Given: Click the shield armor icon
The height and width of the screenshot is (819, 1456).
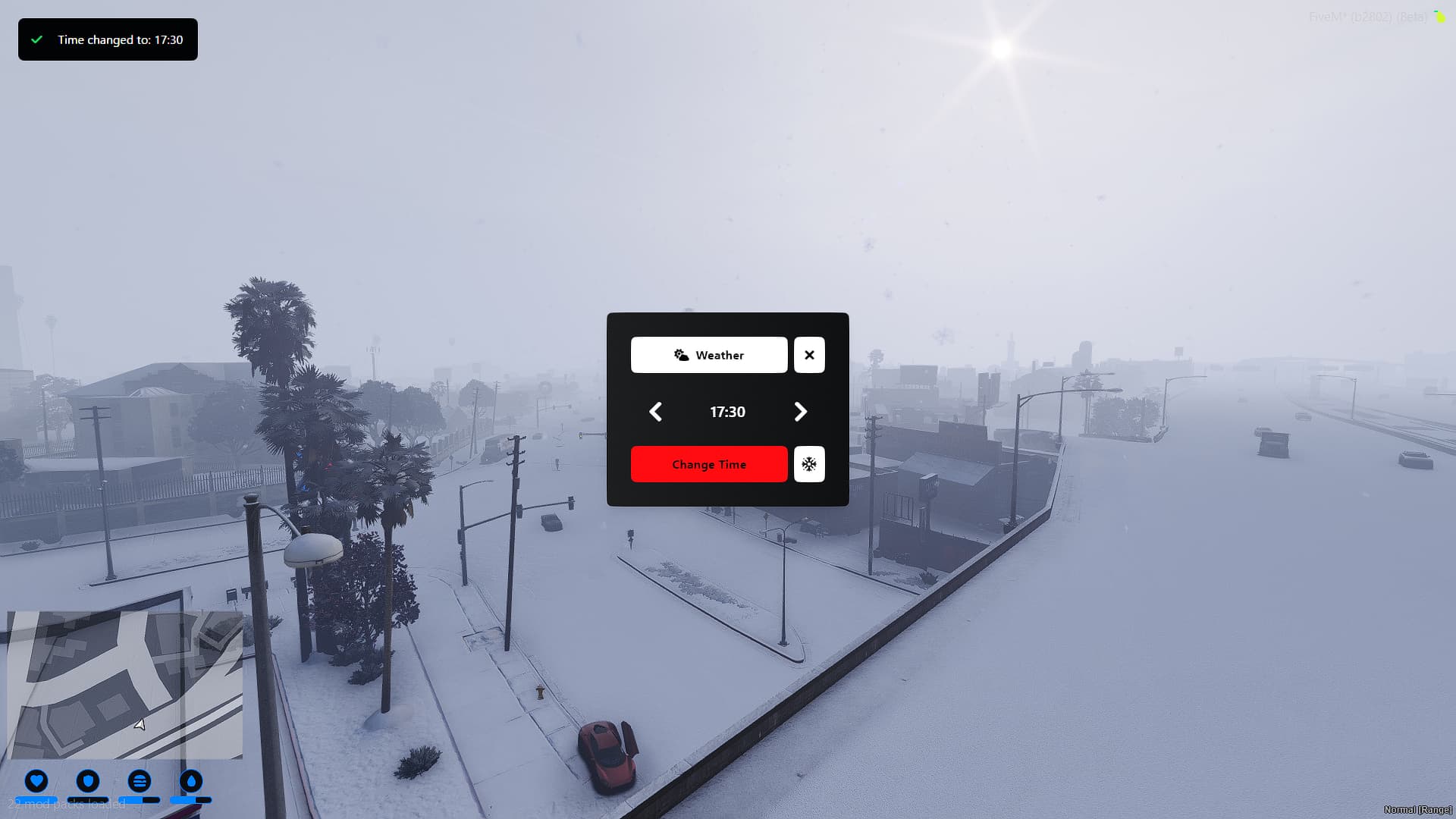Looking at the screenshot, I should point(88,782).
